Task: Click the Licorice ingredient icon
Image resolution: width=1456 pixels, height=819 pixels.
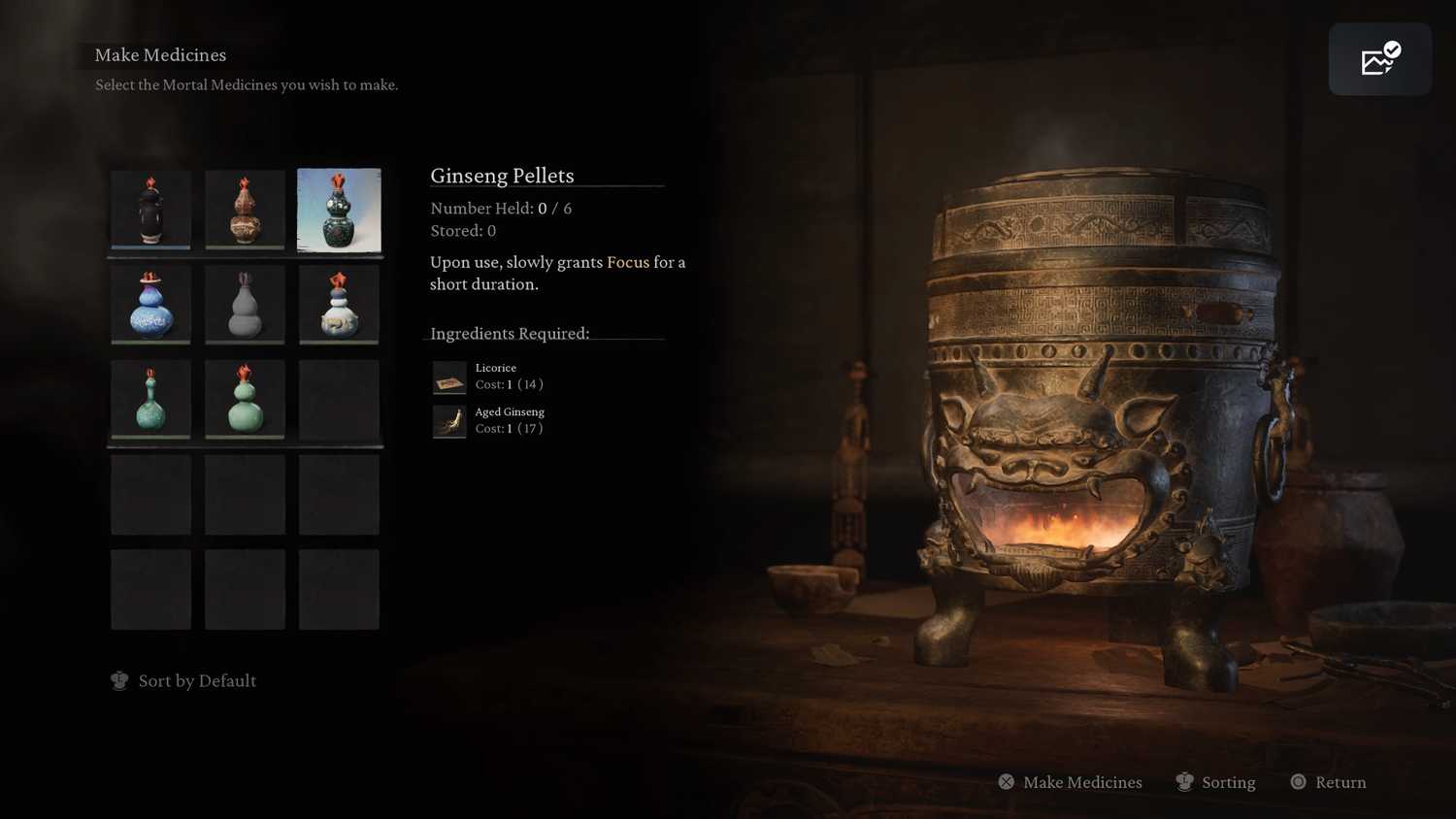Action: tap(449, 377)
